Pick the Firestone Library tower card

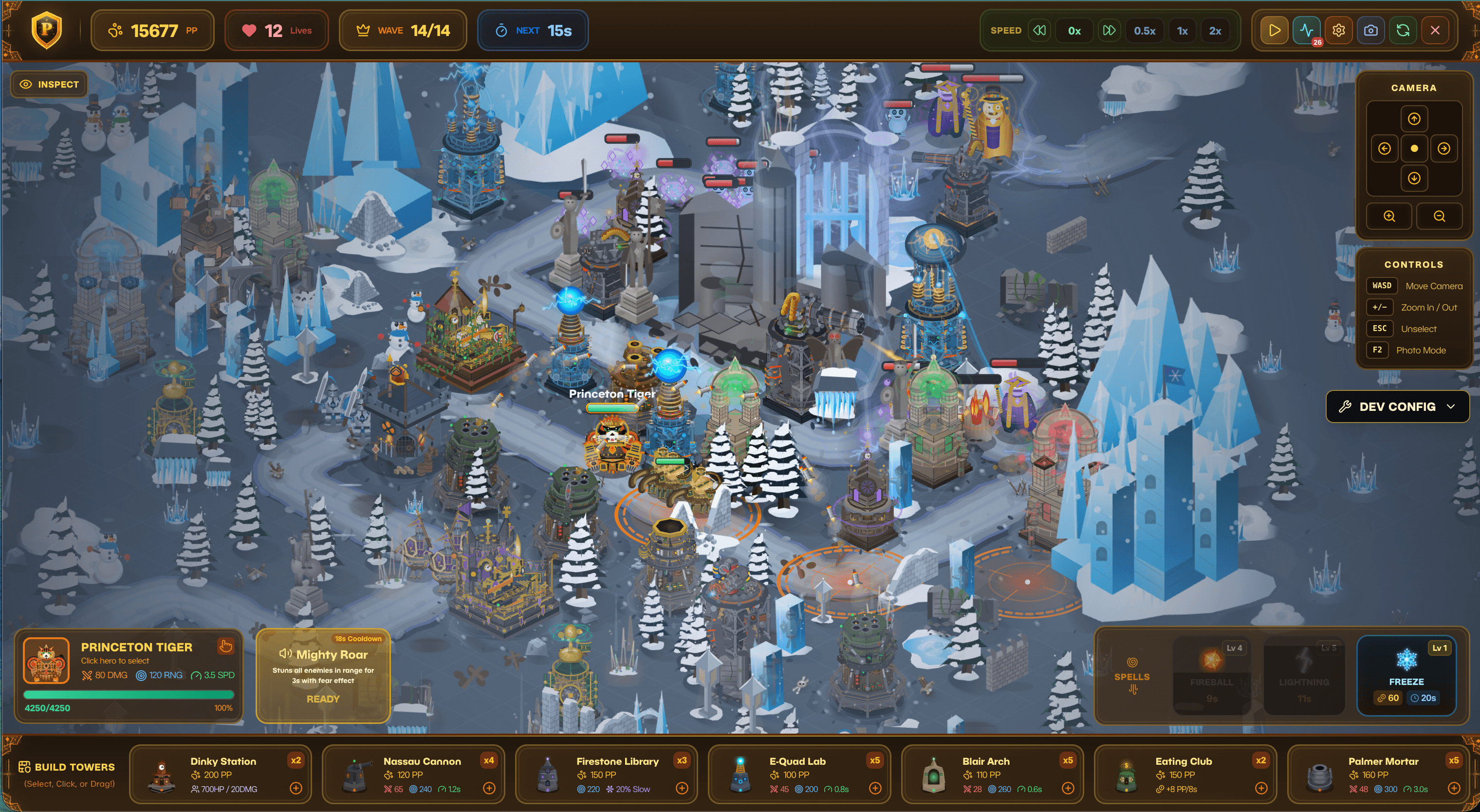coord(606,774)
